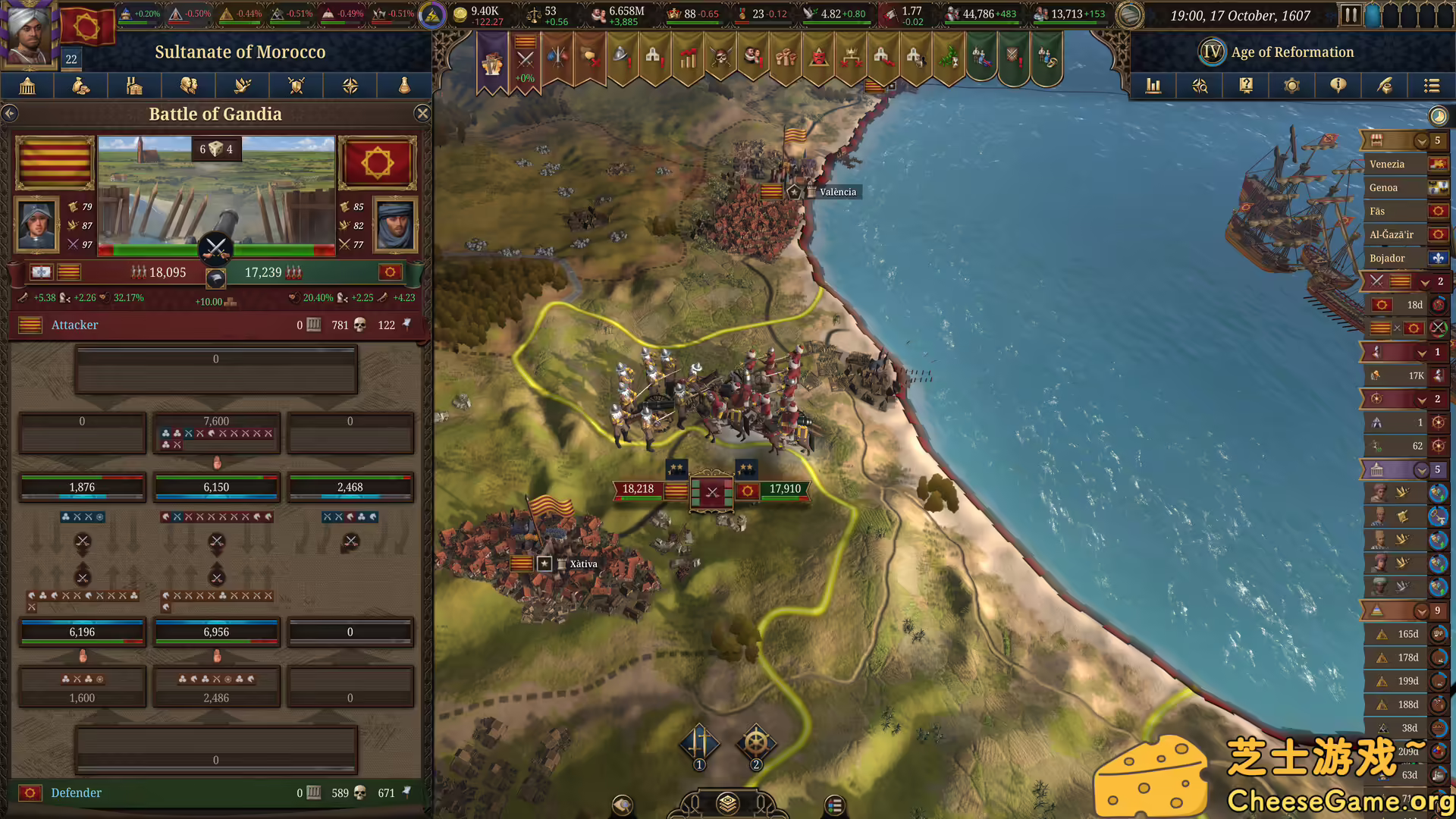Pin the Attacker battle section
Image resolution: width=1456 pixels, height=819 pixels.
(x=409, y=325)
